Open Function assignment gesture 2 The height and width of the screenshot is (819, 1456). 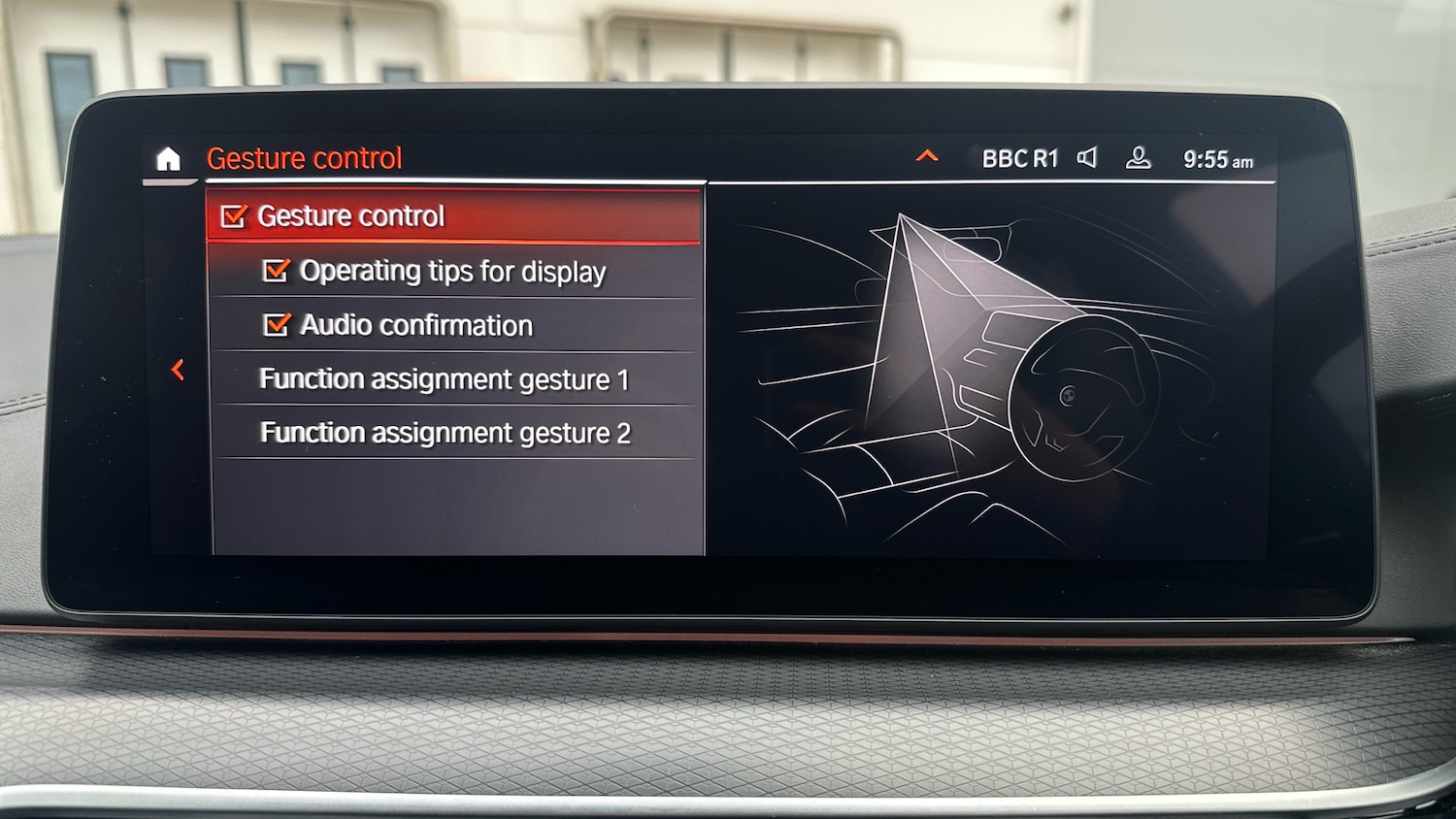coord(445,433)
